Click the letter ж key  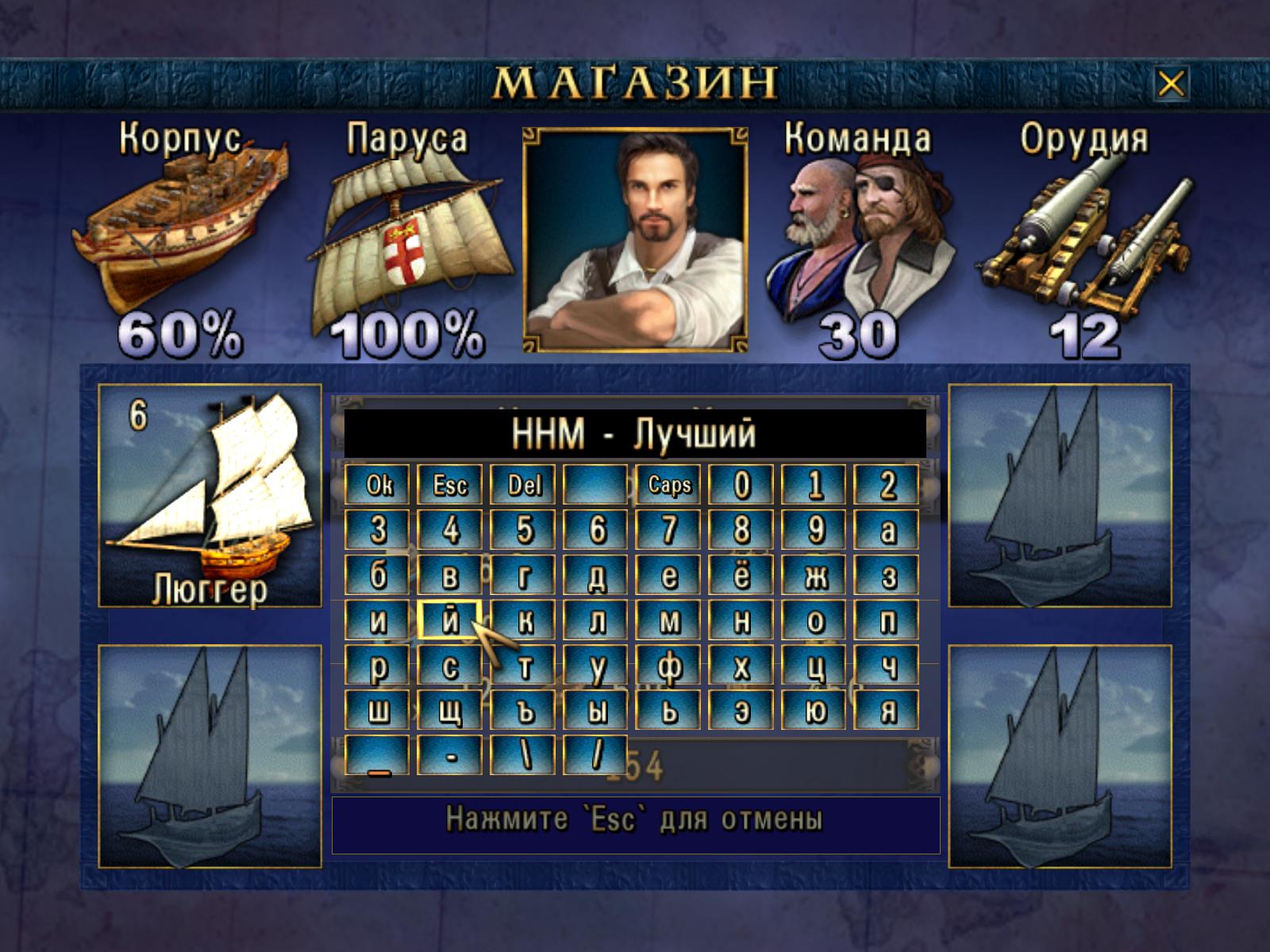(814, 575)
